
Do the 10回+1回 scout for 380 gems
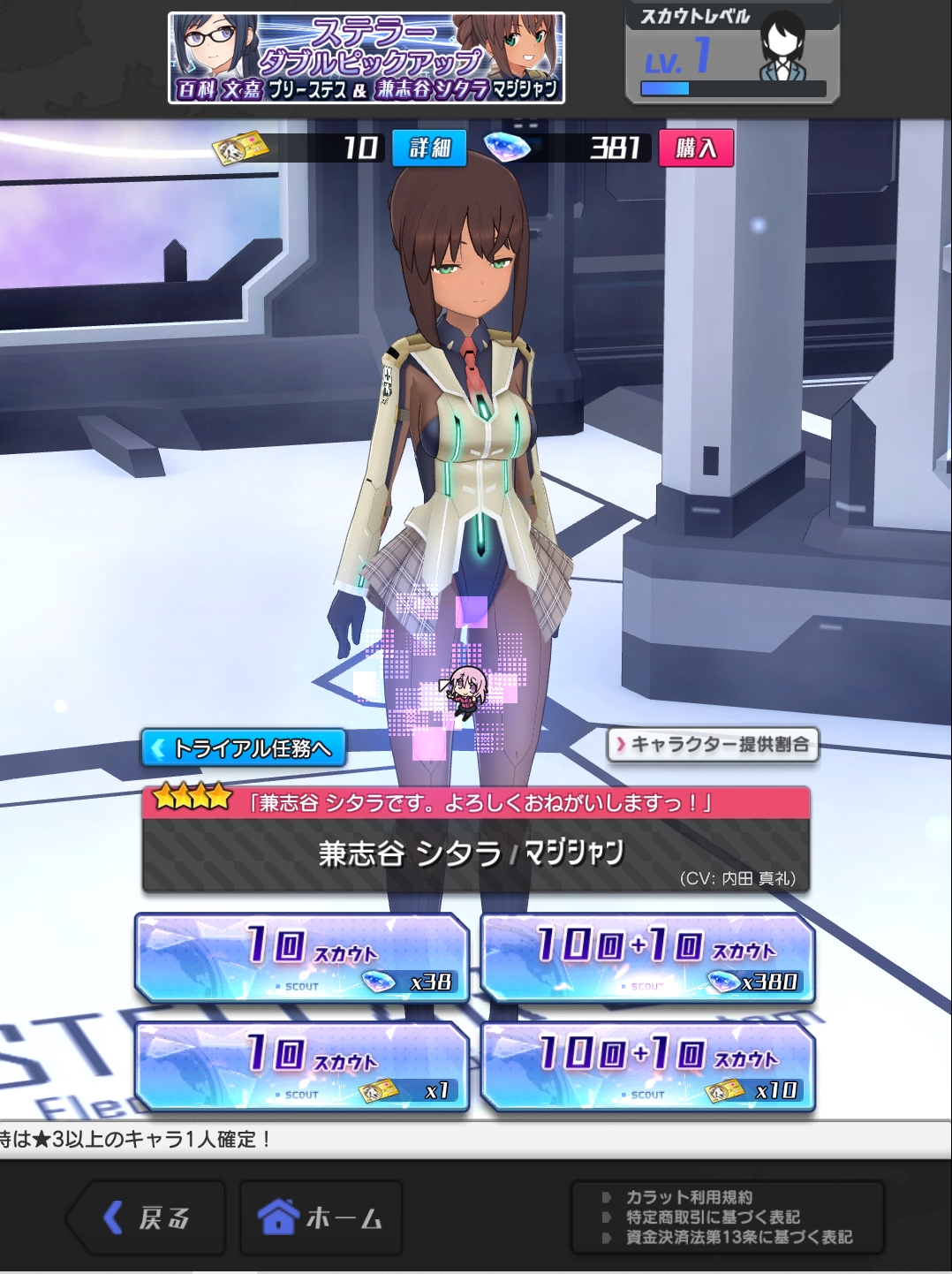click(647, 959)
